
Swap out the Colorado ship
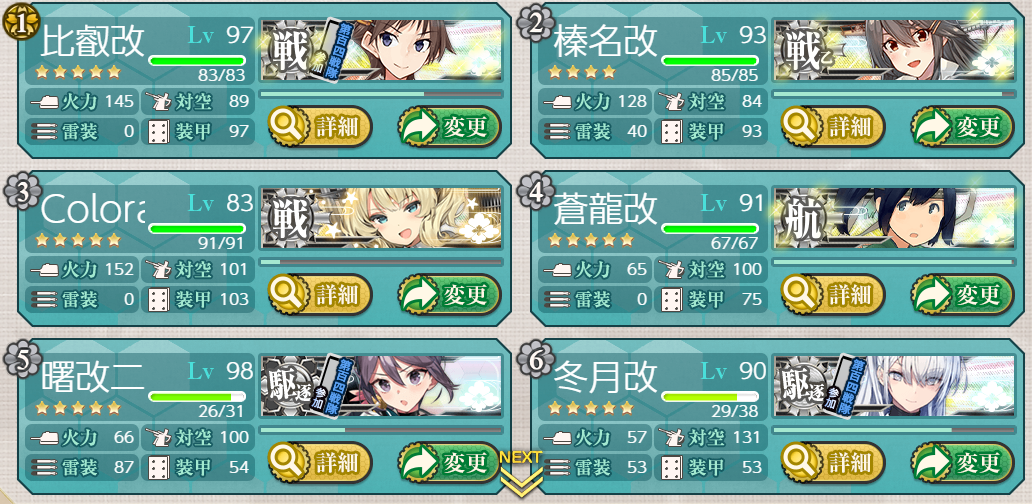449,295
